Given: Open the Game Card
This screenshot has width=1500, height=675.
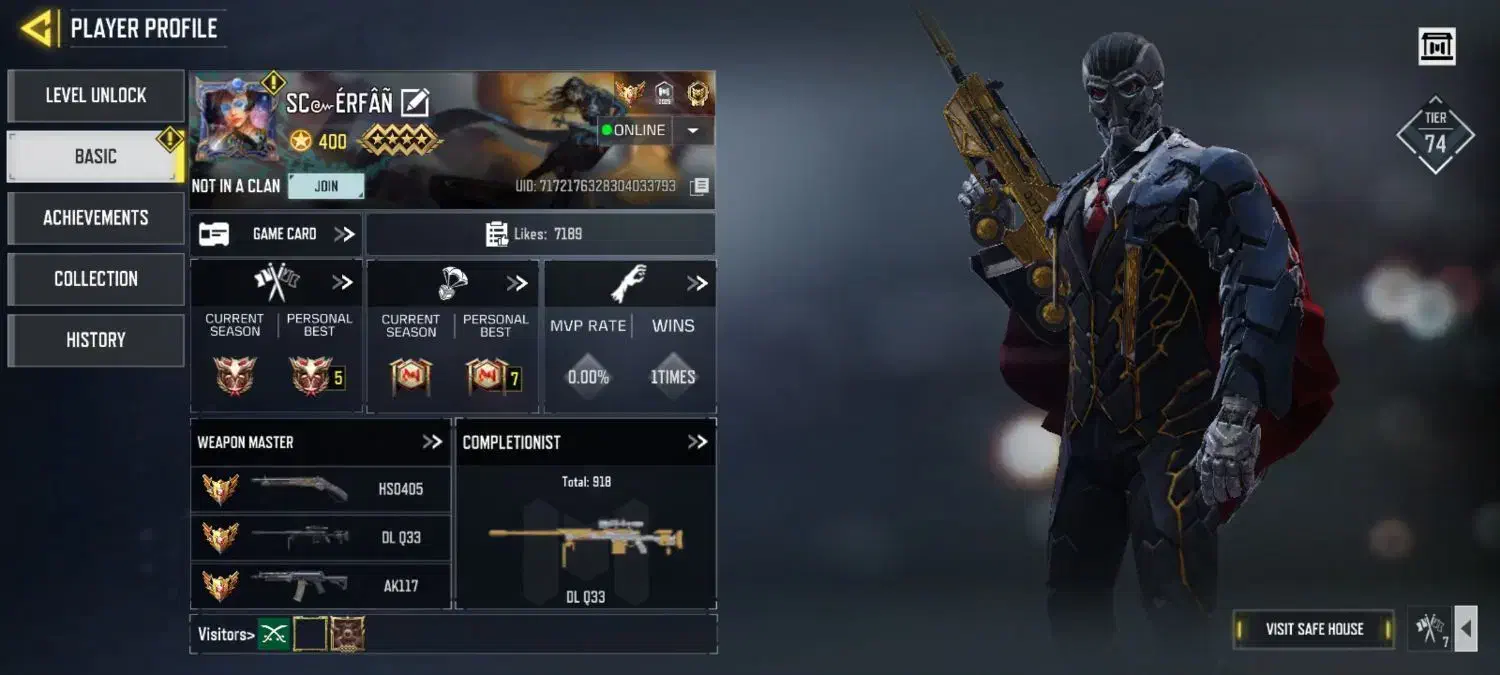Looking at the screenshot, I should [276, 234].
